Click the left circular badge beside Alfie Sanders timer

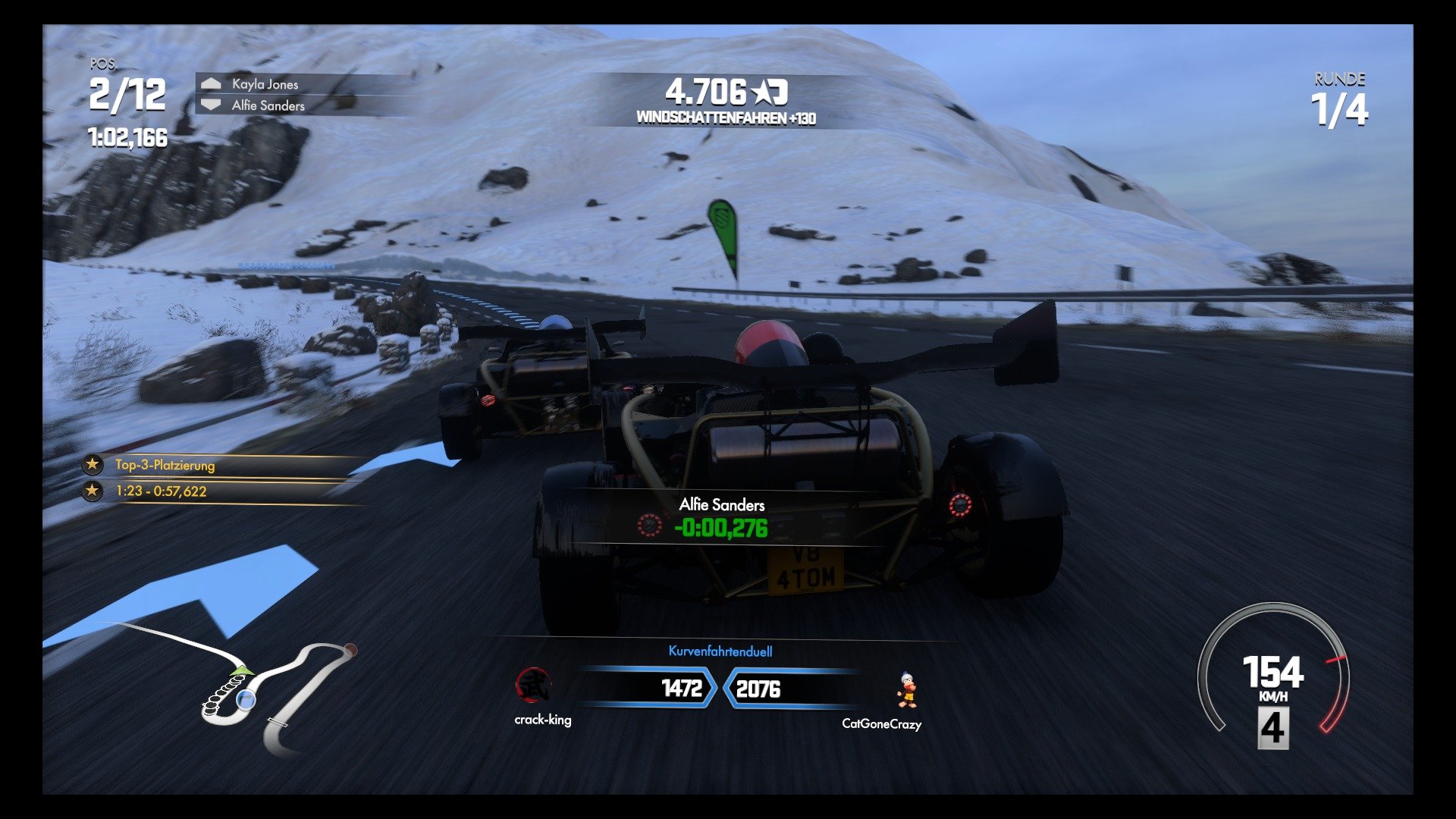pos(648,523)
